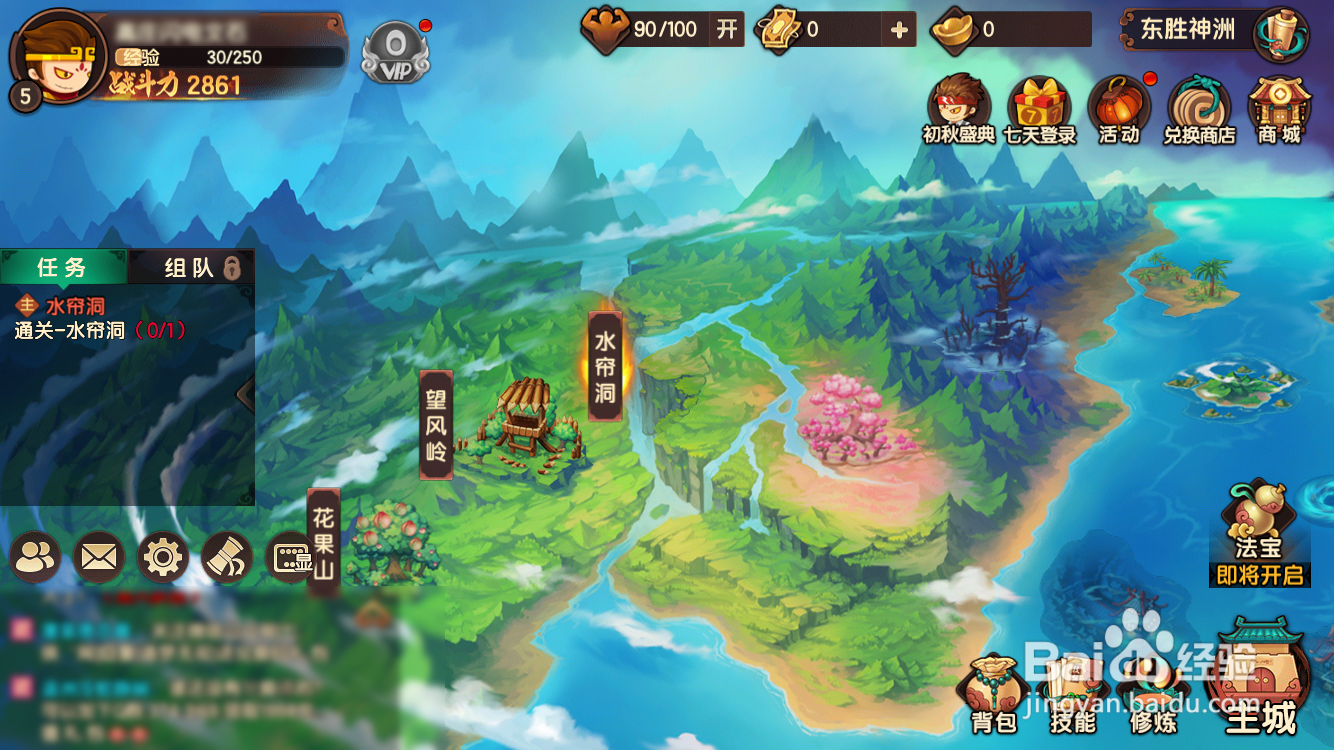This screenshot has height=750, width=1334.
Task: Select the 望风岭 stage marker
Action: 436,424
